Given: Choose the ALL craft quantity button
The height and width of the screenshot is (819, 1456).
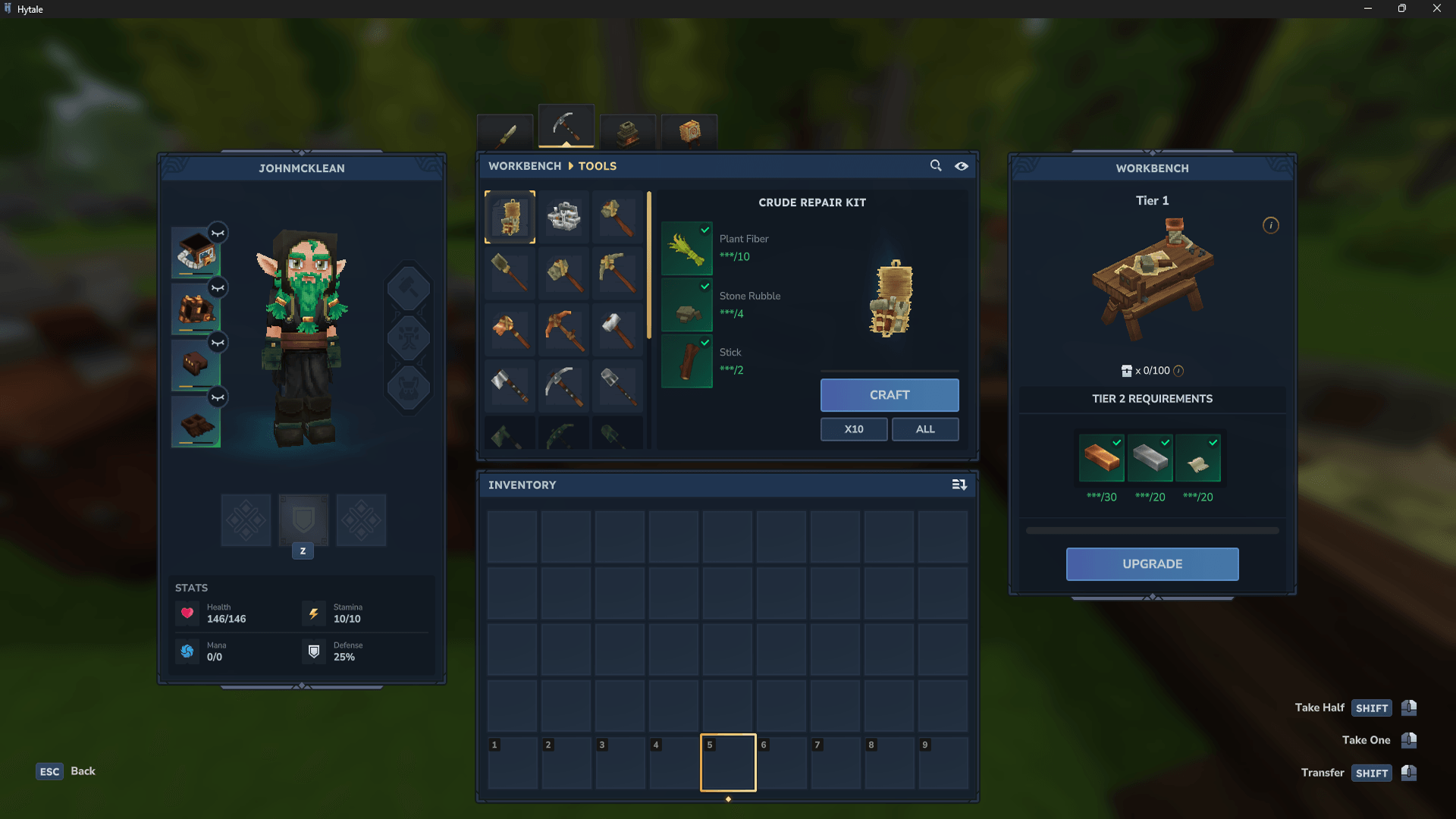Looking at the screenshot, I should point(924,429).
